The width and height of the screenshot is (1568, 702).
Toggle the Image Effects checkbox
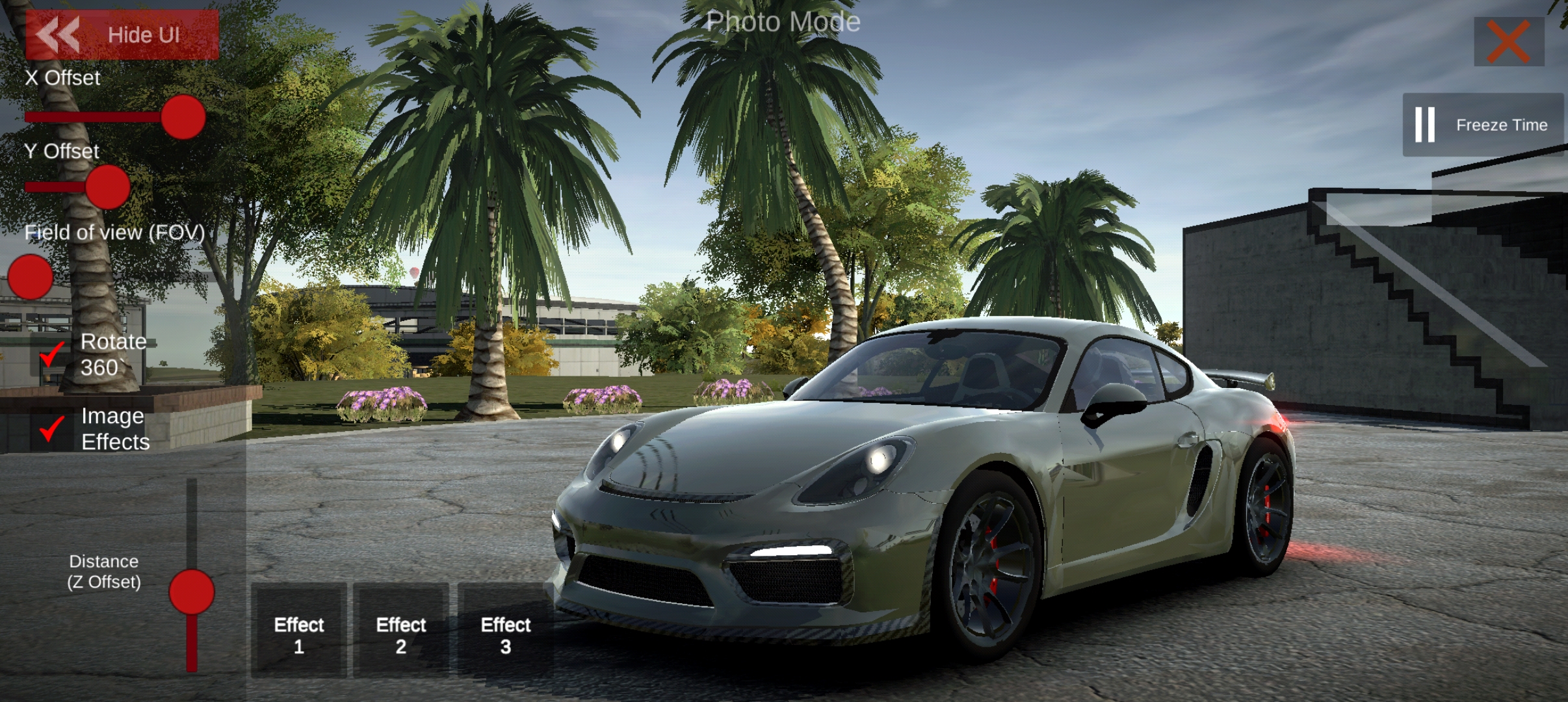pos(52,429)
